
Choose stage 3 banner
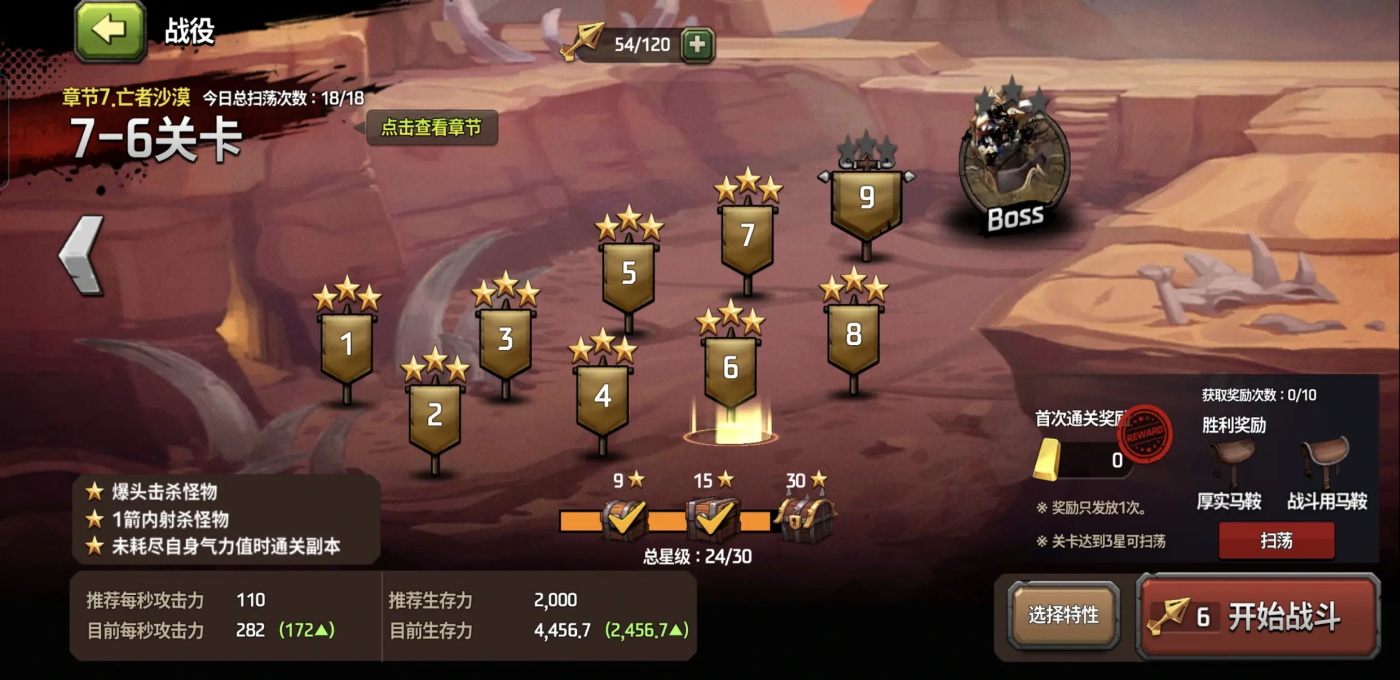pyautogui.click(x=505, y=340)
